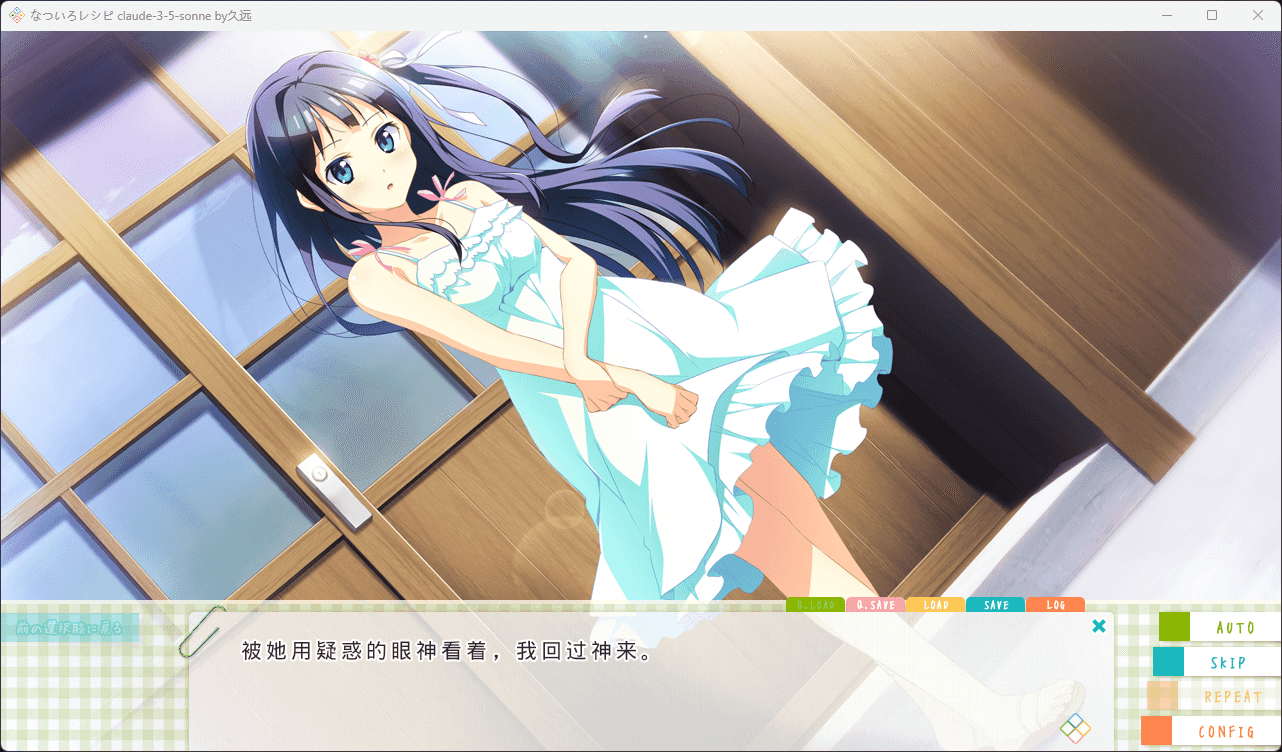Open the yellow LOAD tab
Image resolution: width=1282 pixels, height=752 pixels.
[935, 605]
